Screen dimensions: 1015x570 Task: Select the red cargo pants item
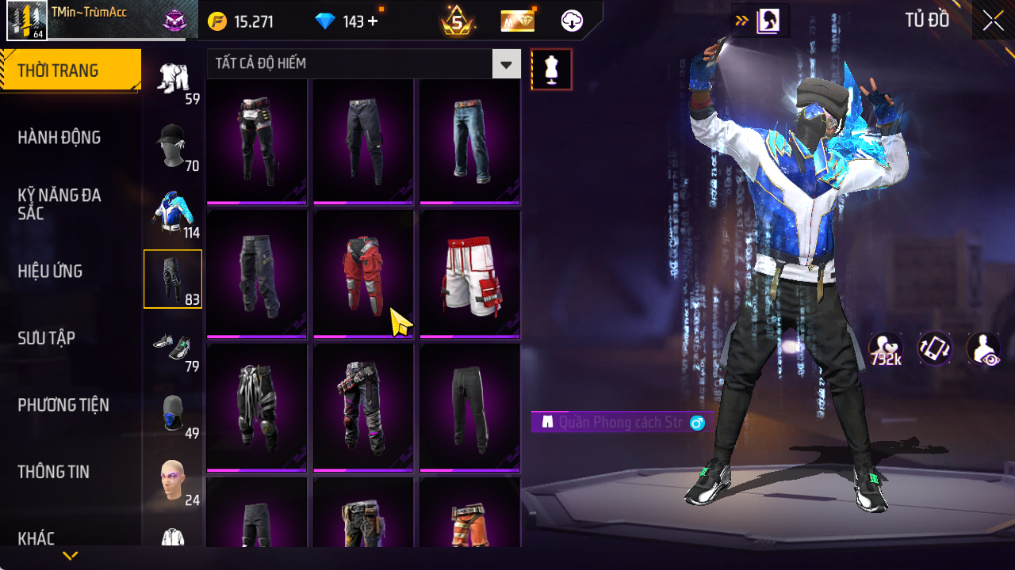(x=362, y=272)
